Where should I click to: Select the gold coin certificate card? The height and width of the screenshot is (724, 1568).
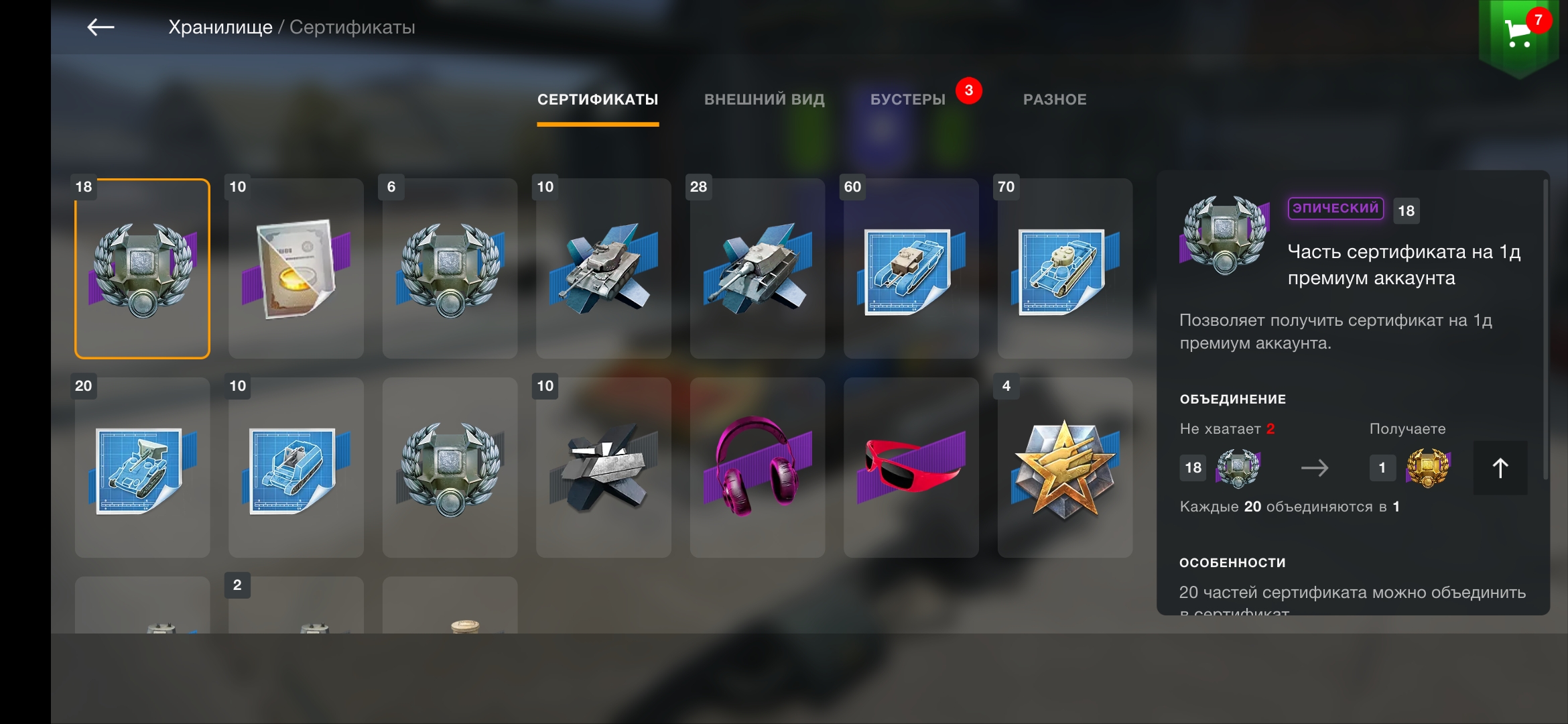pyautogui.click(x=296, y=269)
